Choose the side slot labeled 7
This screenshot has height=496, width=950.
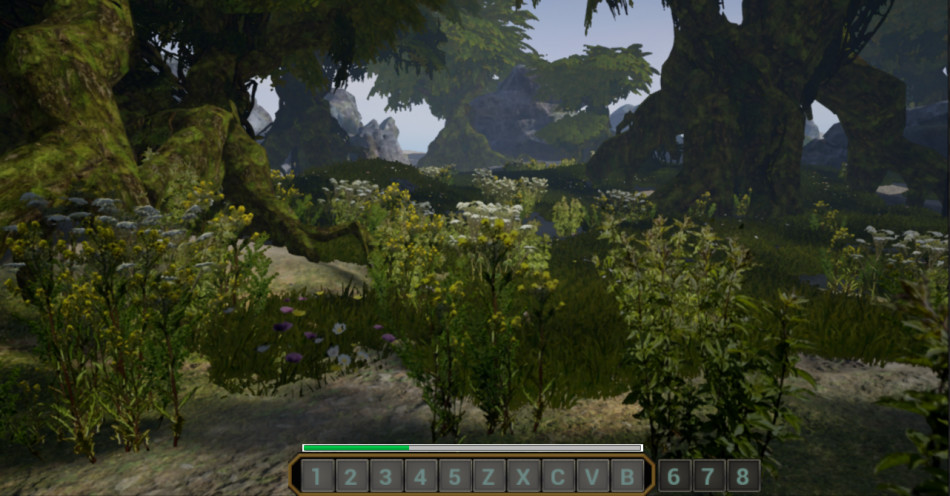pyautogui.click(x=708, y=476)
